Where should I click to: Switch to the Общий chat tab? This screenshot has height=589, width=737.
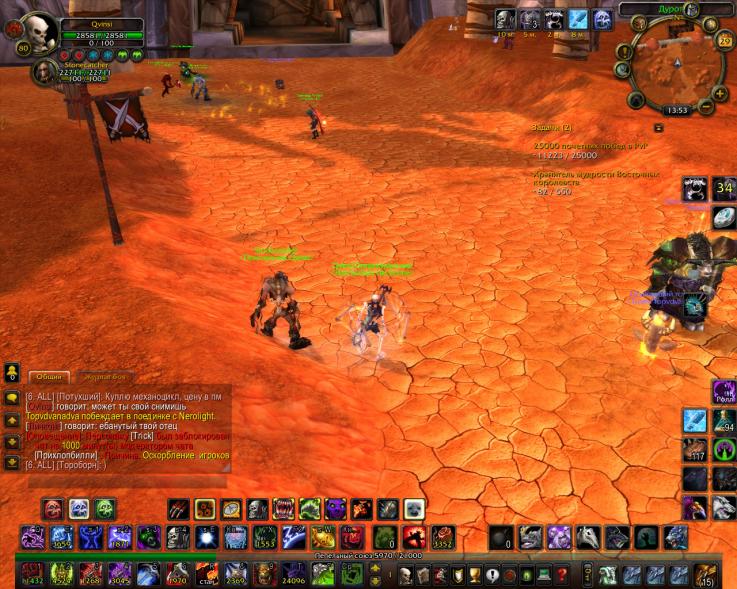click(48, 376)
